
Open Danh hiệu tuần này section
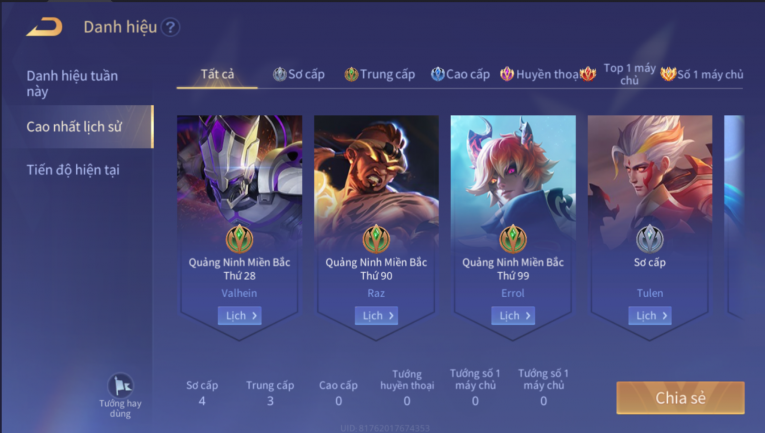[72, 83]
